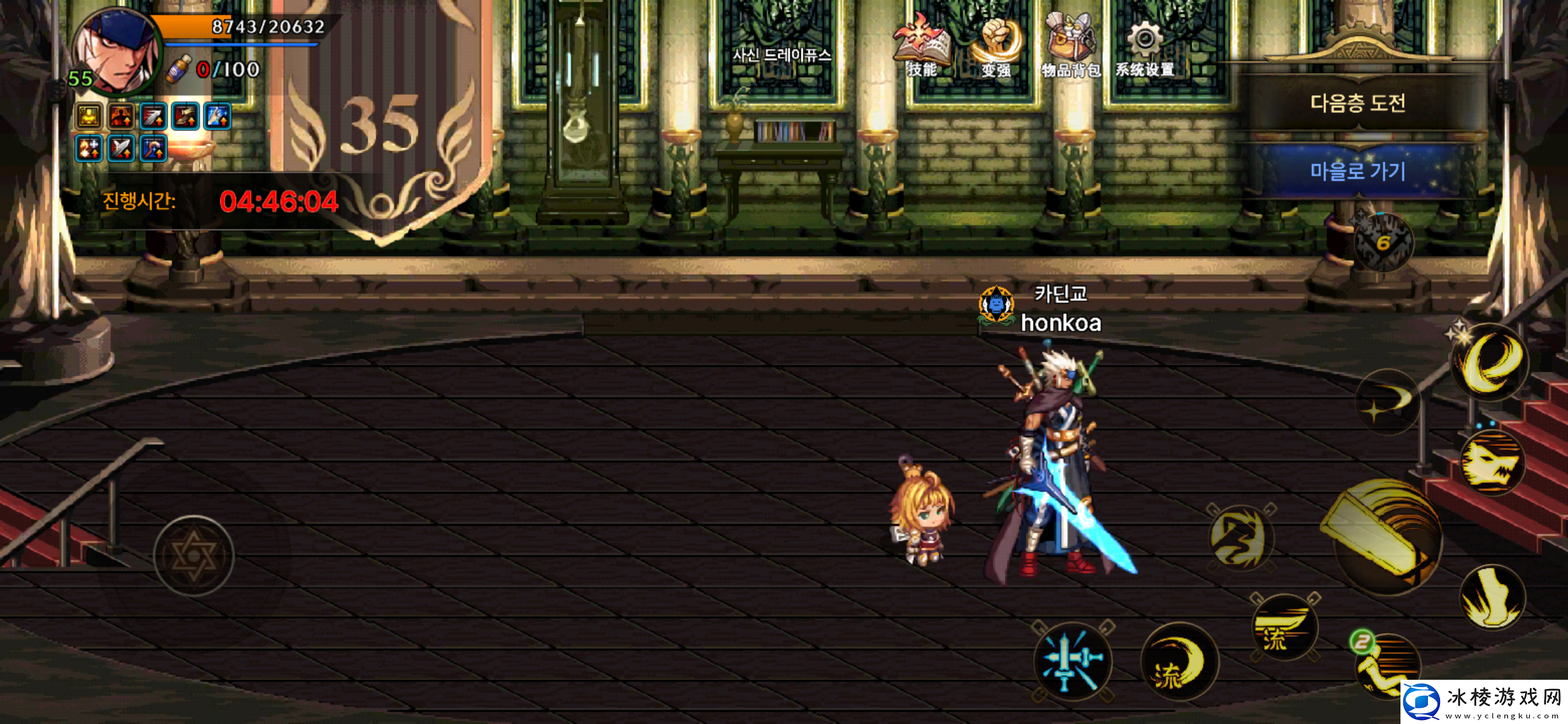The image size is (1568, 724).
Task: Use the dash skill with green 2 badge
Action: [1387, 664]
